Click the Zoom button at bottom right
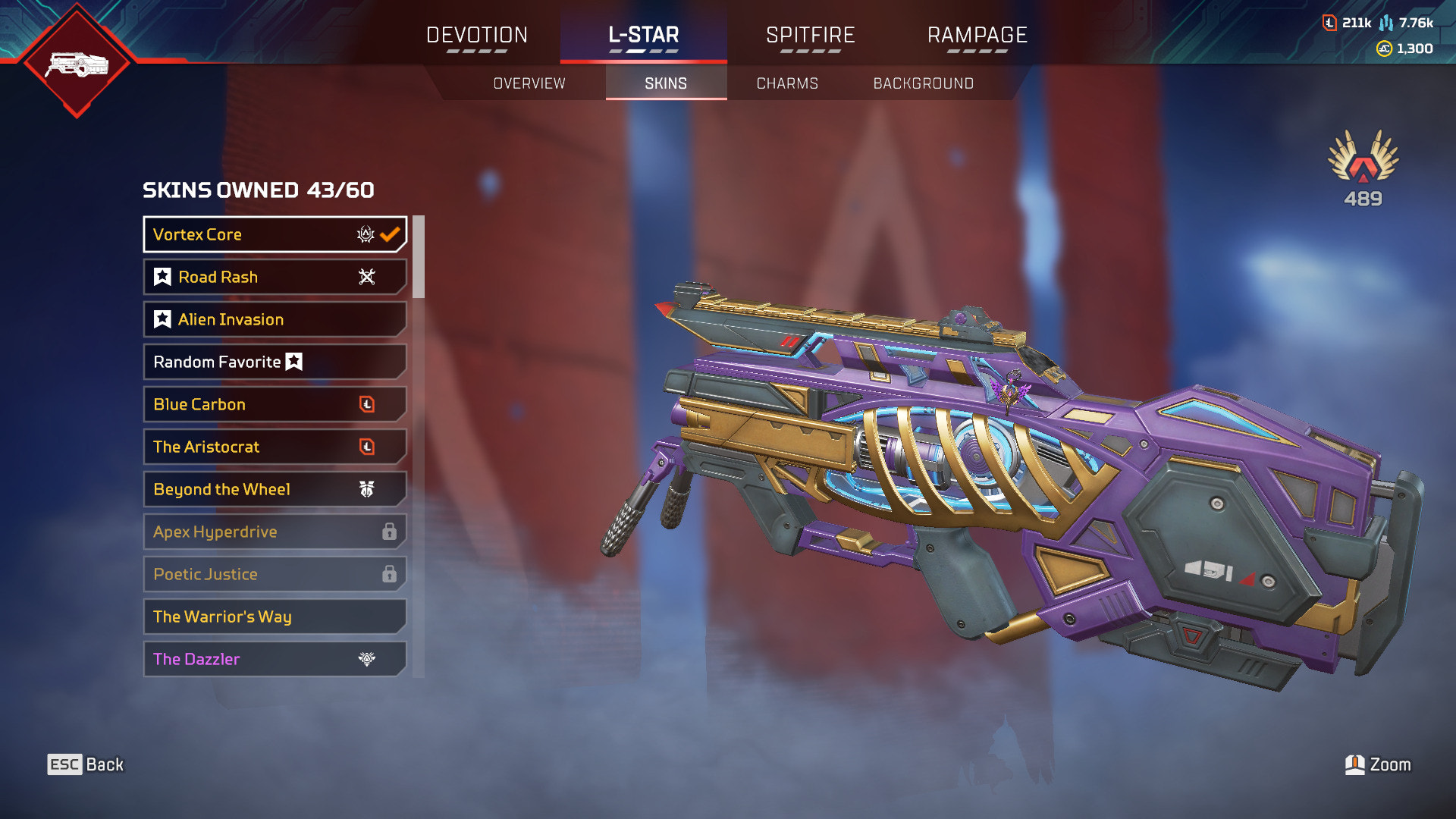1456x819 pixels. pos(1380,764)
